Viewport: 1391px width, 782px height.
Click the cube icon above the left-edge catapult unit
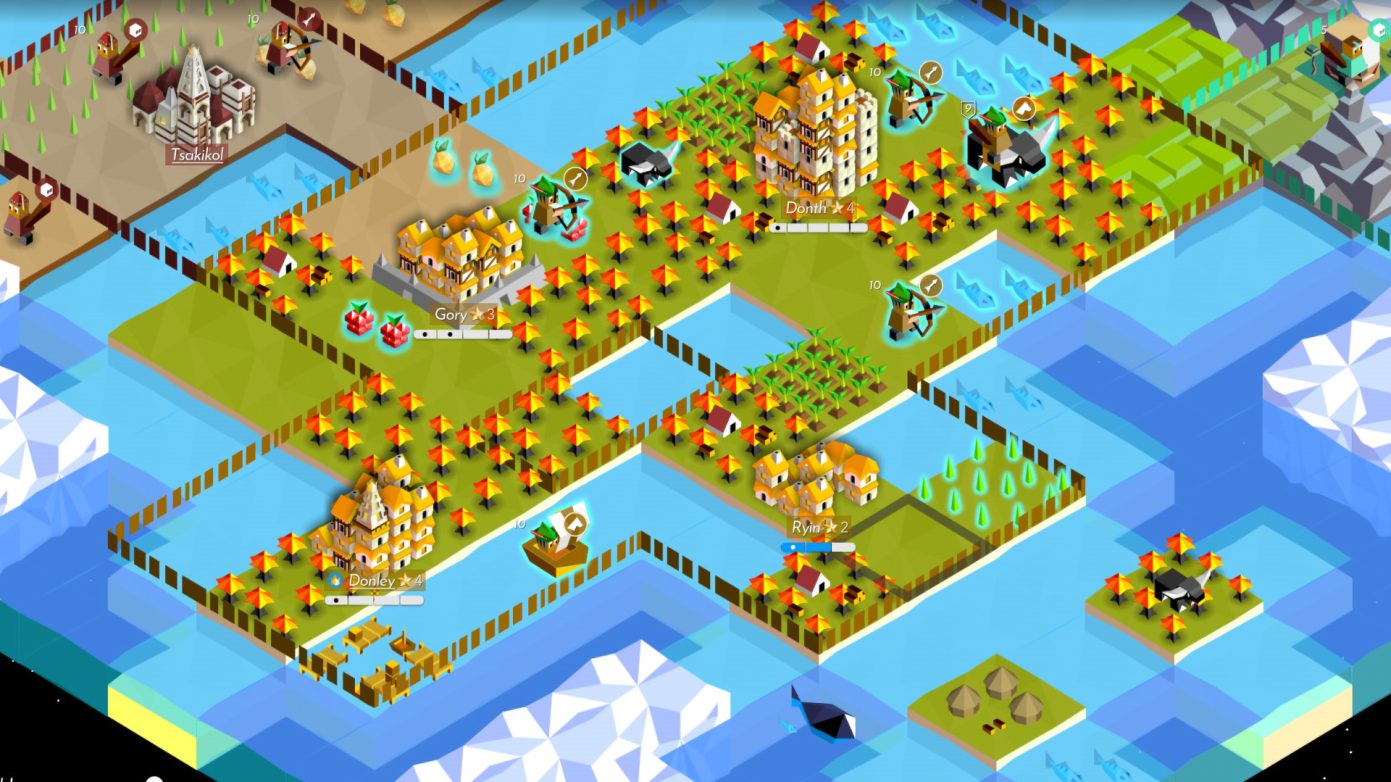click(x=47, y=189)
